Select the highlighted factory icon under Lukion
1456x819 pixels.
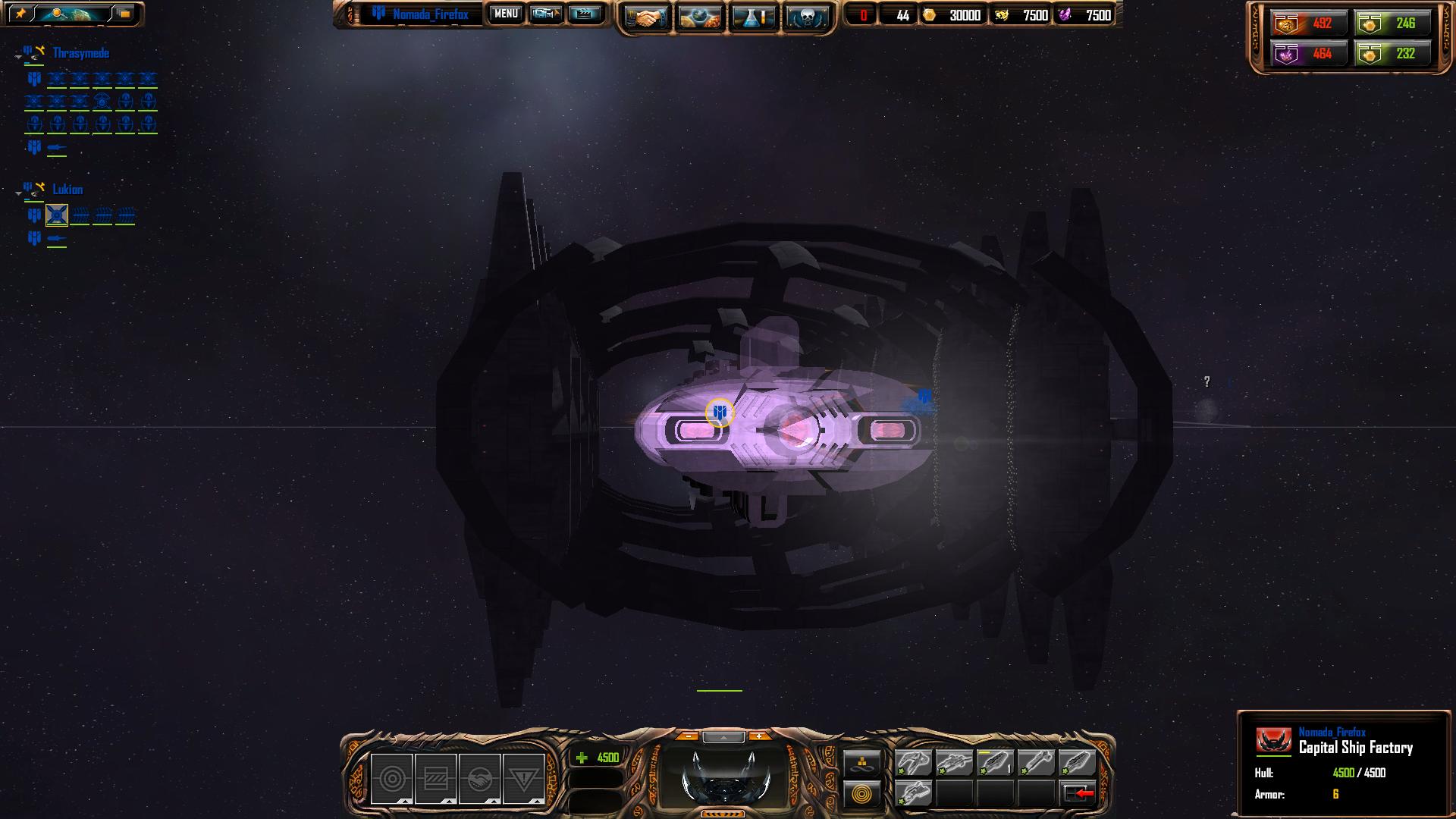coord(57,215)
